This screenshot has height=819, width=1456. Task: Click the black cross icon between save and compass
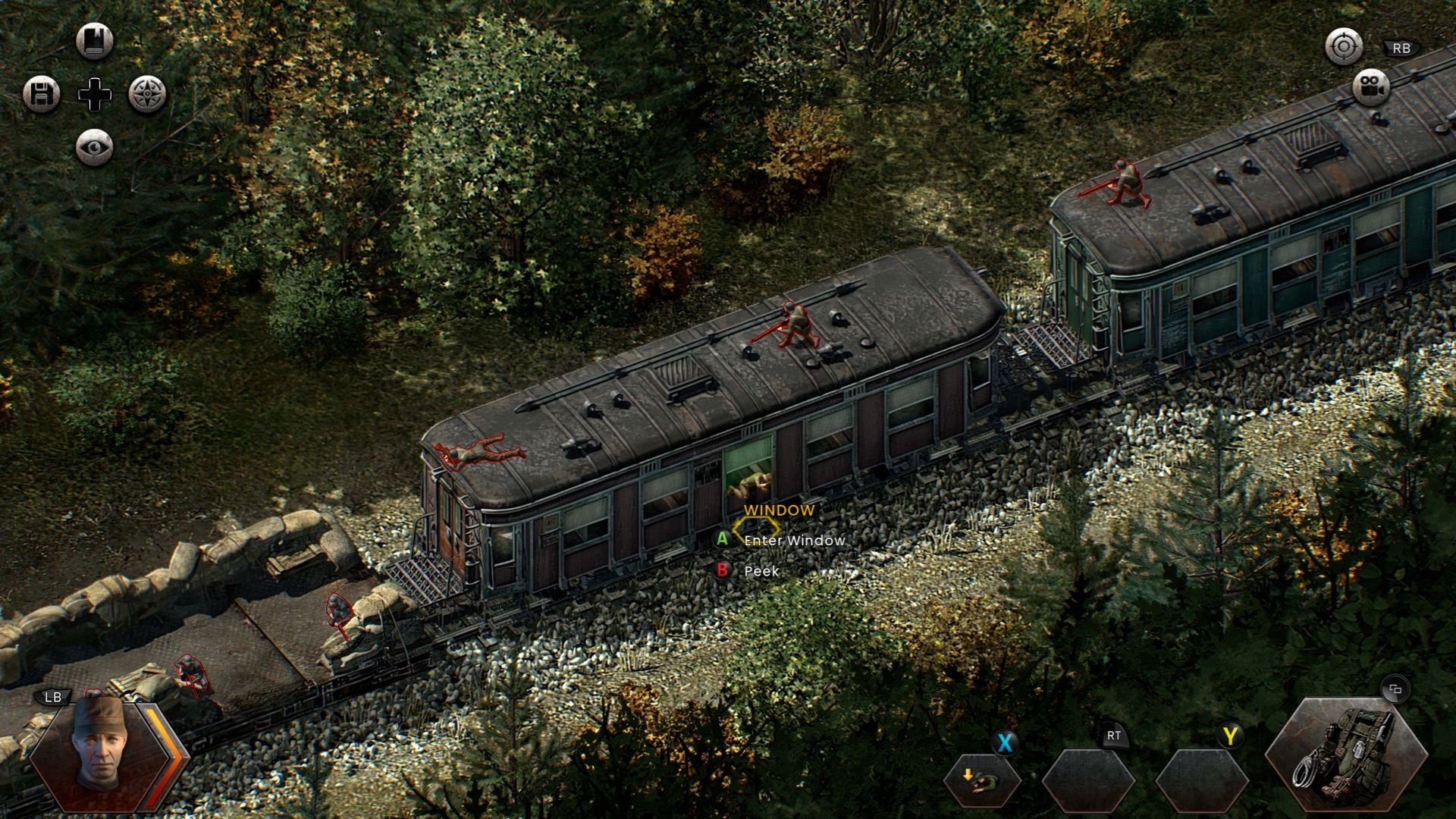click(94, 93)
